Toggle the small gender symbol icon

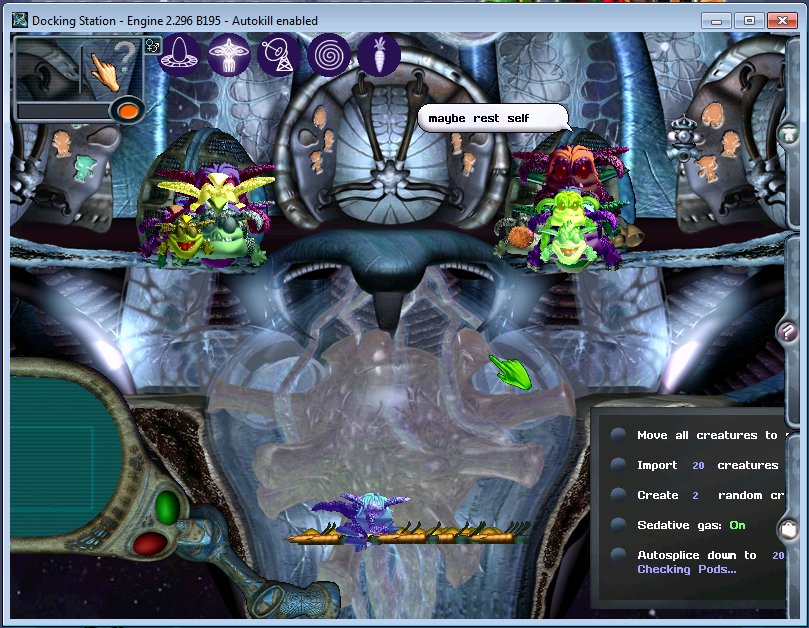pyautogui.click(x=152, y=45)
